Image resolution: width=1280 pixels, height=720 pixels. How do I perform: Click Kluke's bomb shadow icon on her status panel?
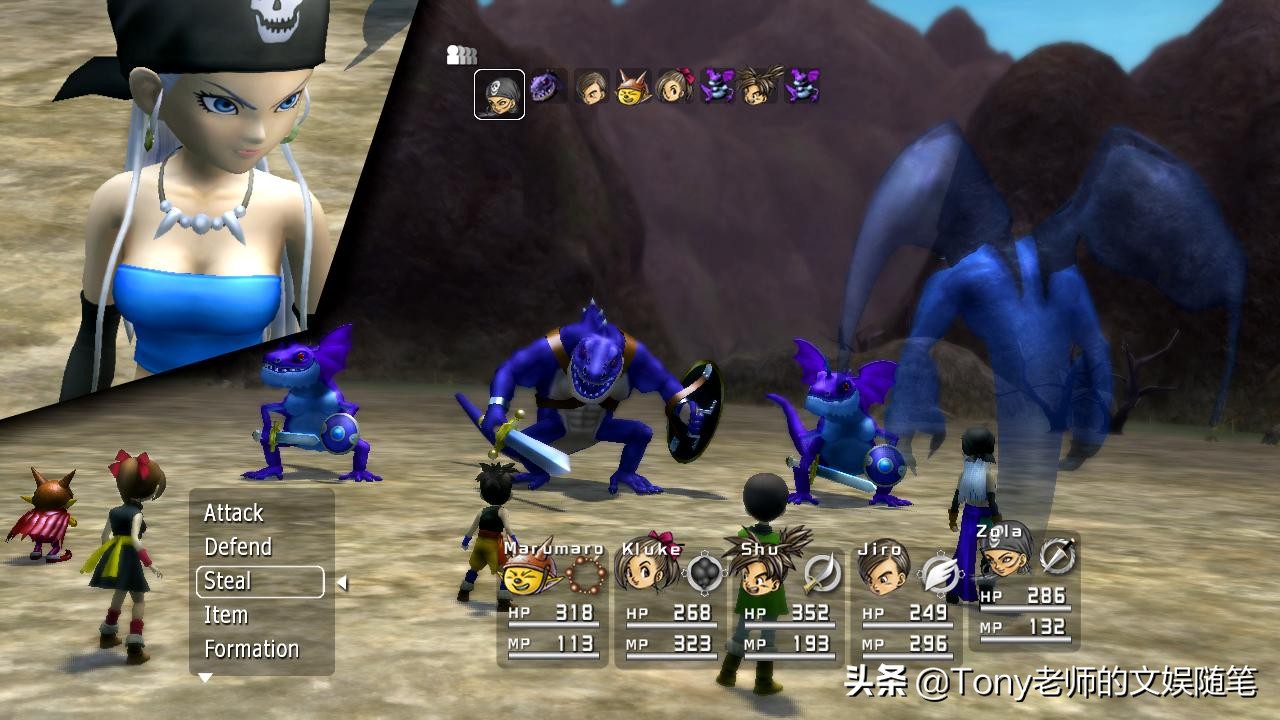[703, 571]
